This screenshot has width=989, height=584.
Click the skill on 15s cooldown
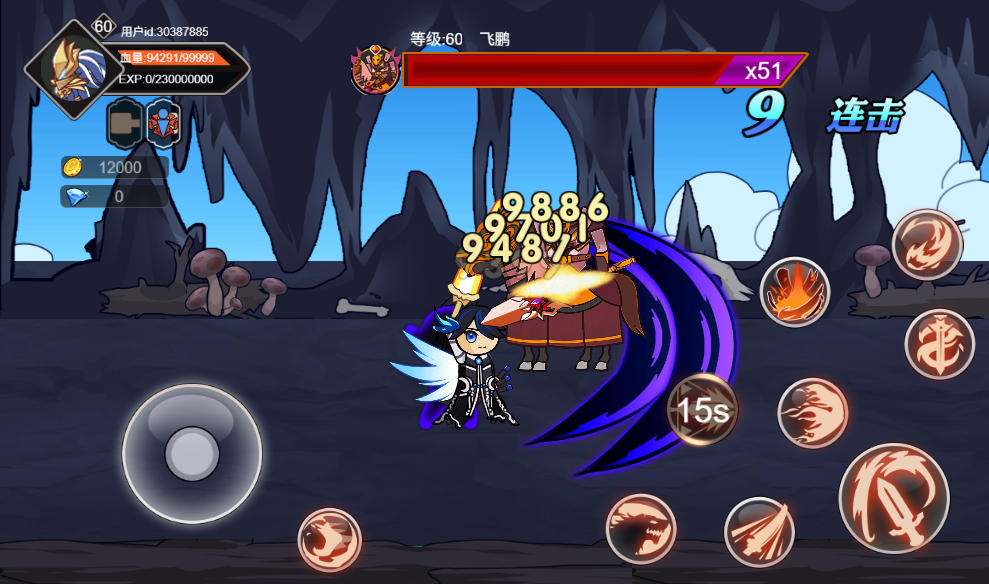click(702, 409)
